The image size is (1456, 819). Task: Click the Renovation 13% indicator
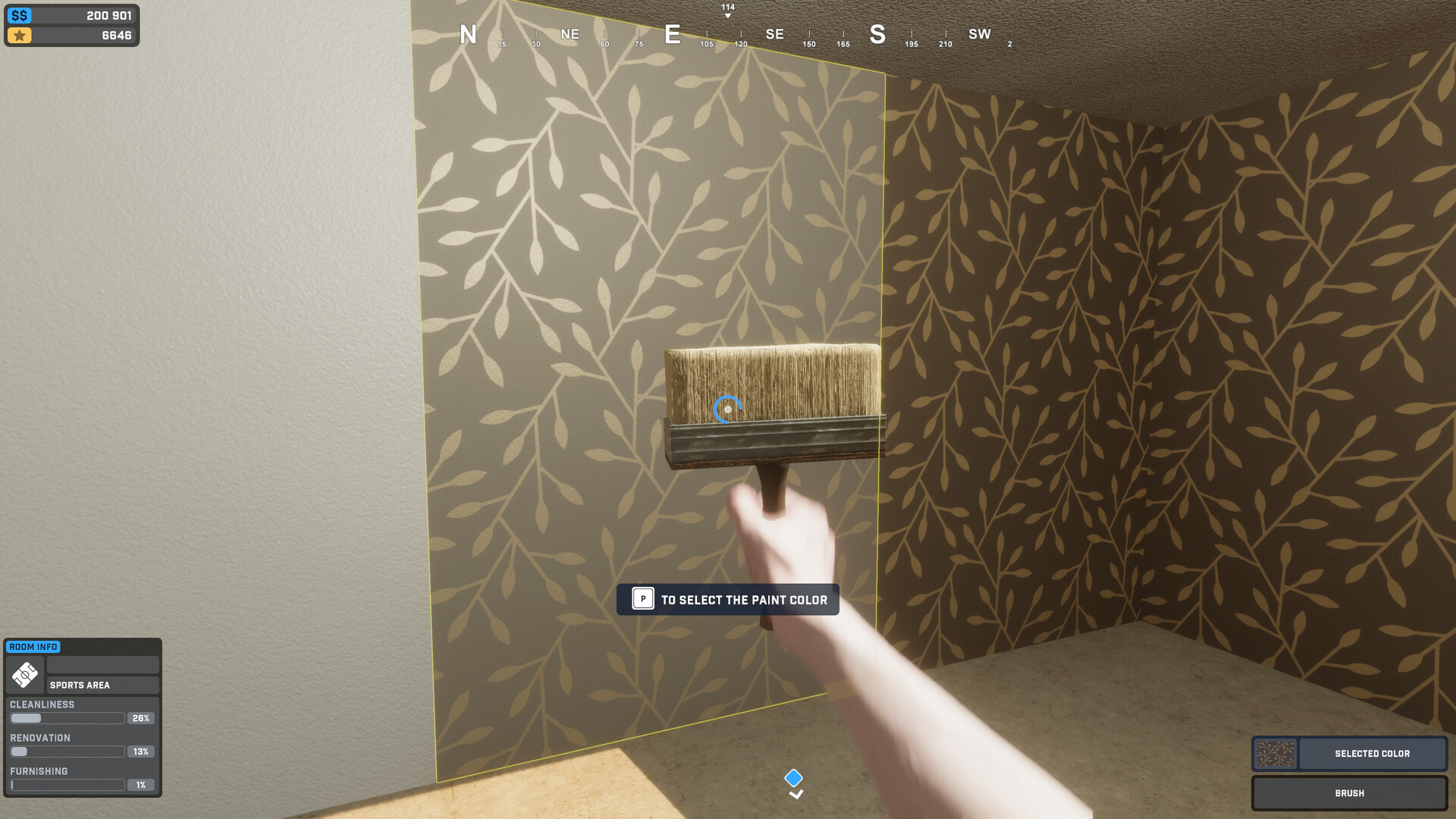tap(141, 751)
